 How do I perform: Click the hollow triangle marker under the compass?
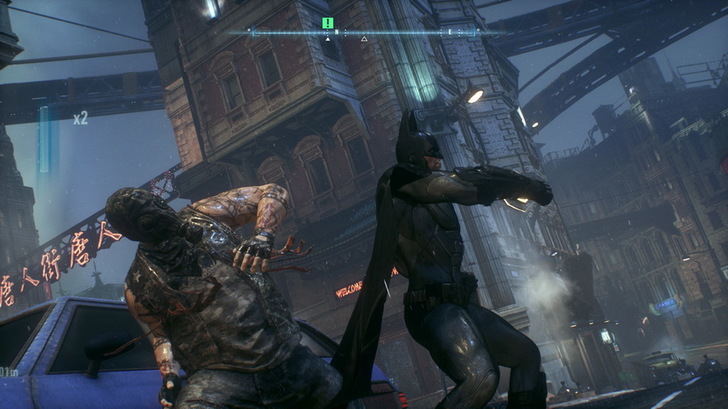point(364,40)
